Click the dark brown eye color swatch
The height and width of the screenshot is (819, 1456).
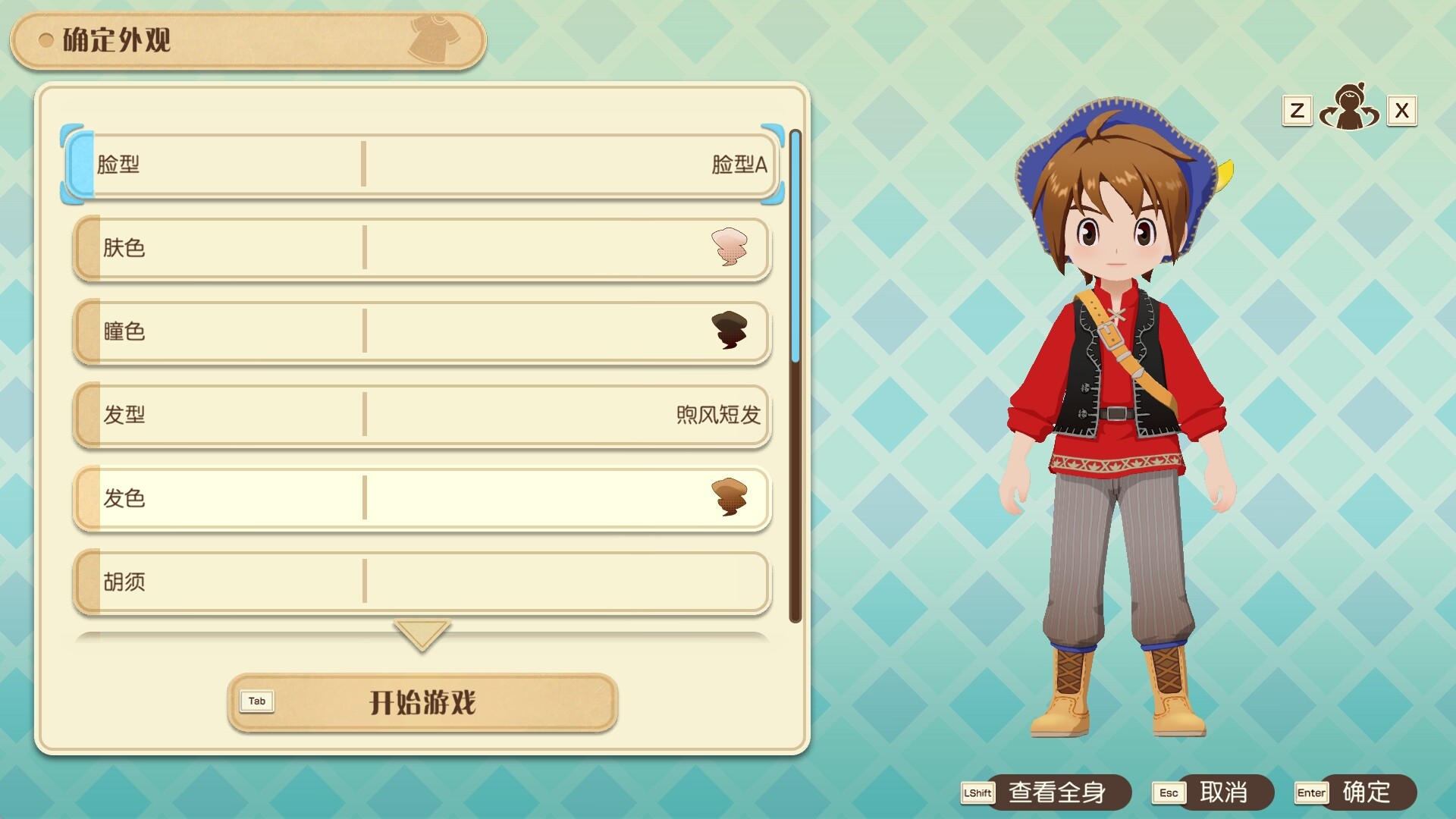coord(730,331)
